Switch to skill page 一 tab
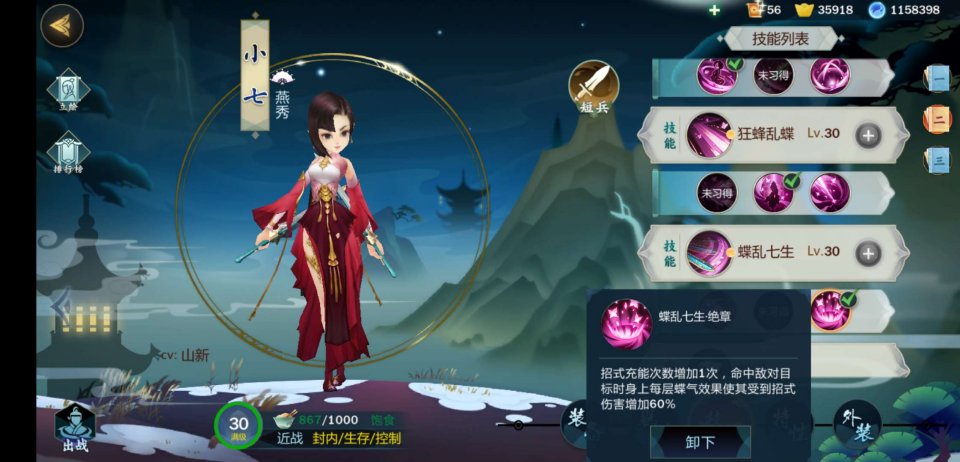The height and width of the screenshot is (462, 960). click(938, 78)
